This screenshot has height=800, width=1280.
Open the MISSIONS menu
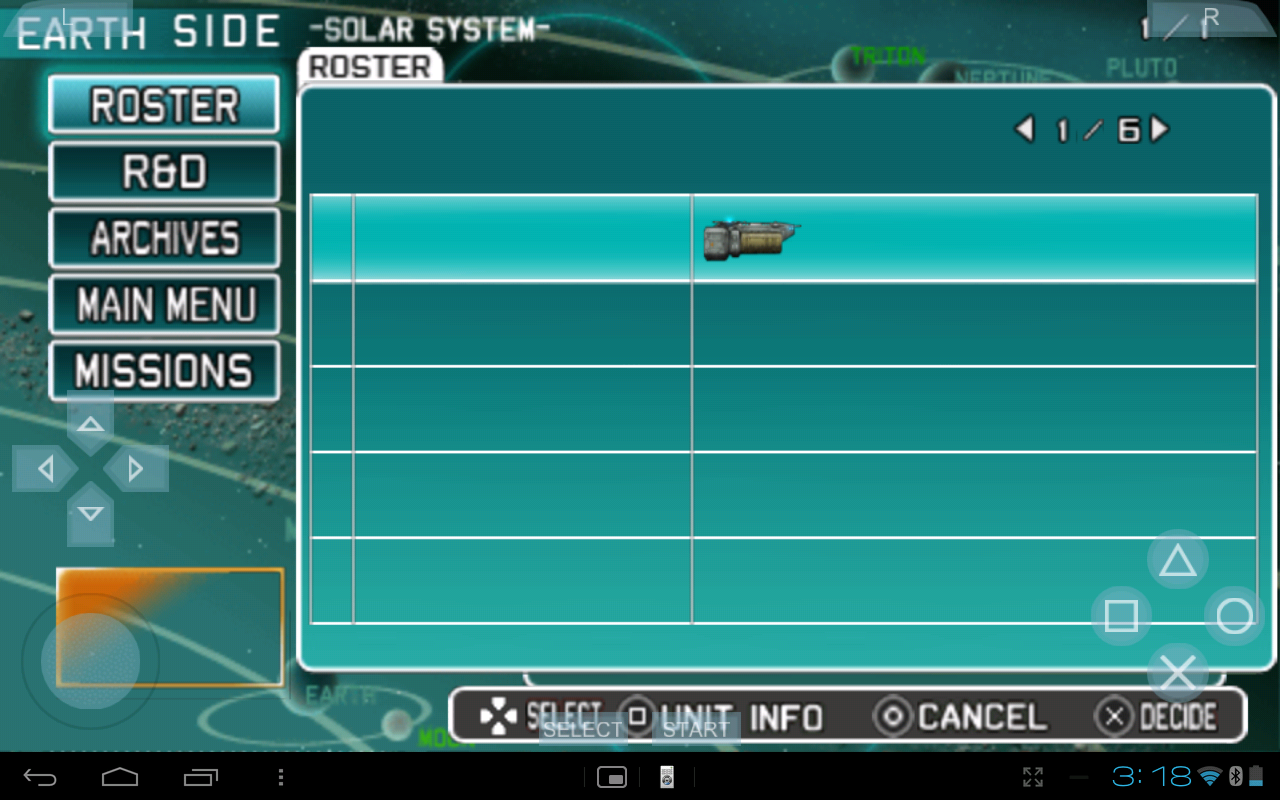tap(164, 371)
